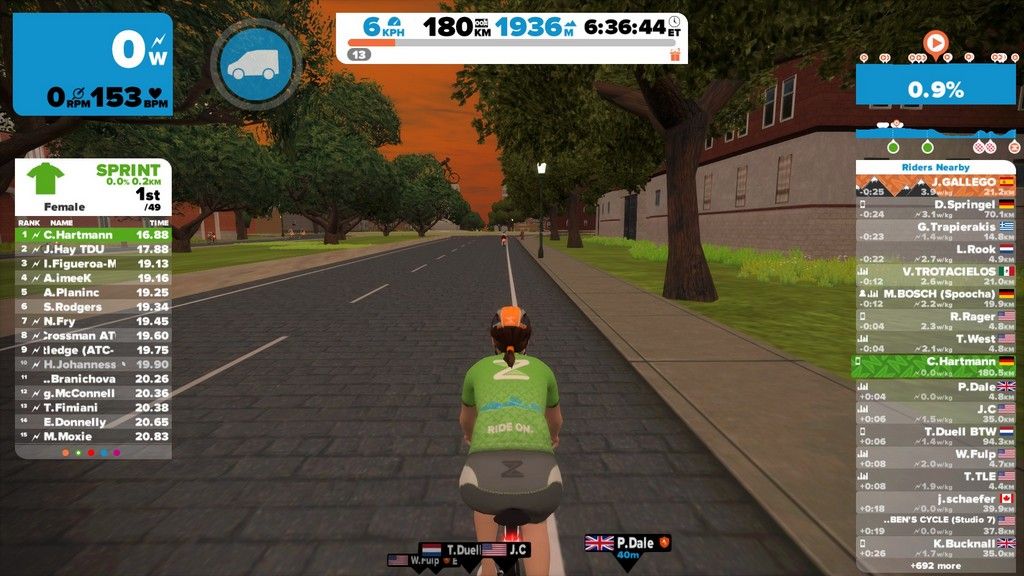
Task: Activate the van power-up icon
Action: (x=256, y=66)
